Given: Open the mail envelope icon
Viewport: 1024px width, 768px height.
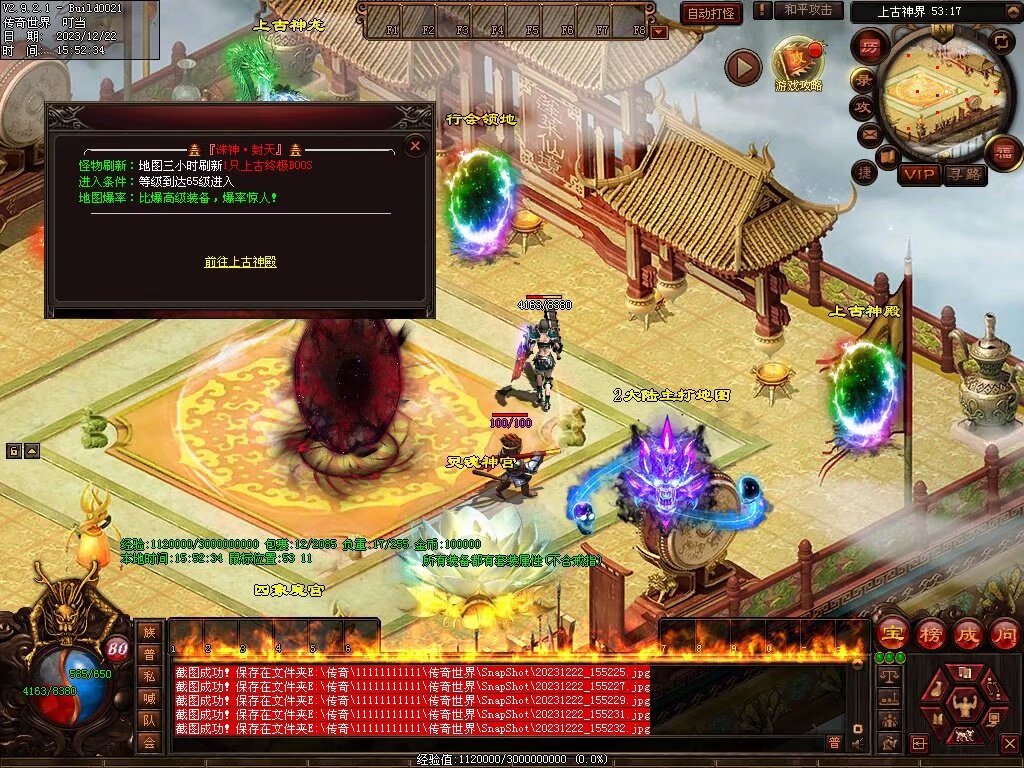Looking at the screenshot, I should pyautogui.click(x=869, y=133).
